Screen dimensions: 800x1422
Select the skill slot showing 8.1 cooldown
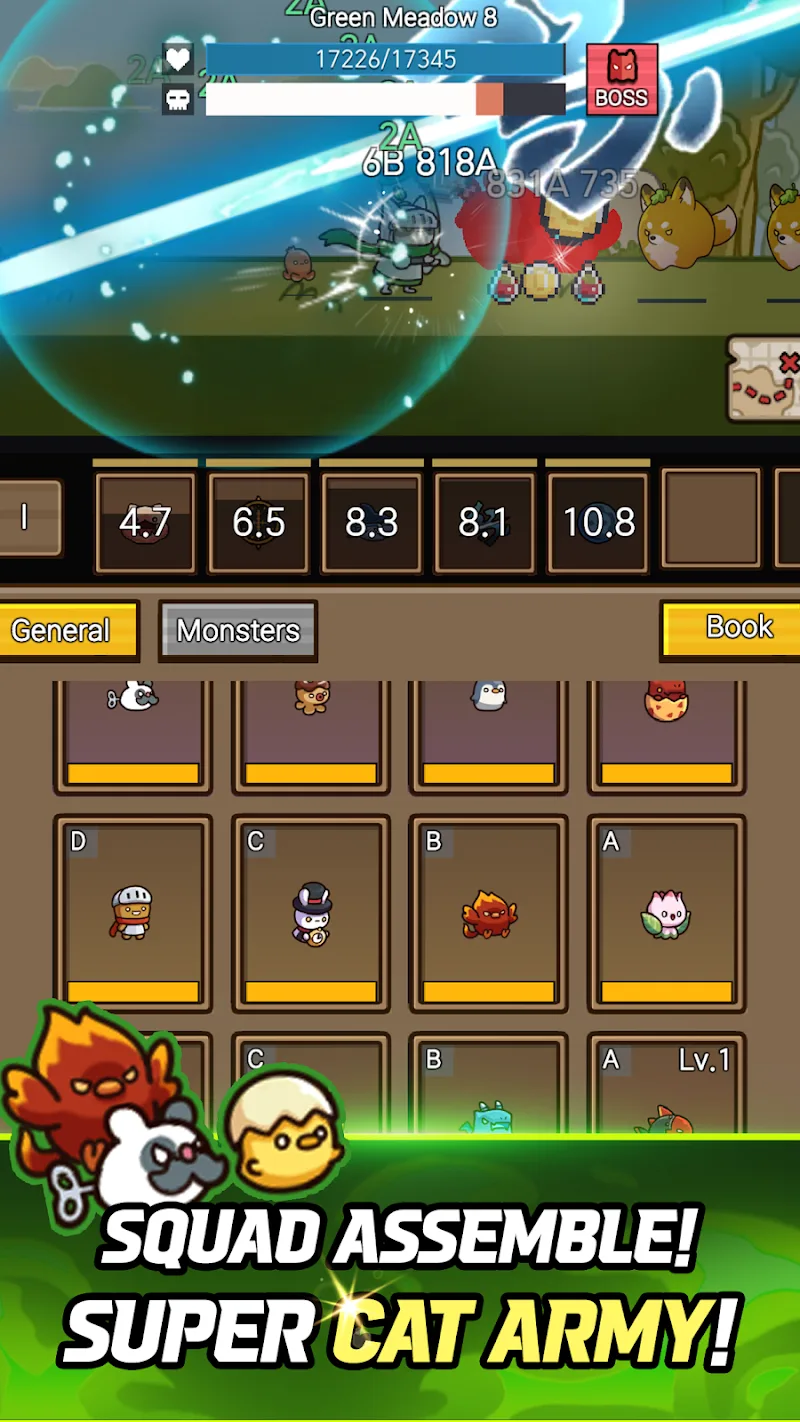(484, 523)
